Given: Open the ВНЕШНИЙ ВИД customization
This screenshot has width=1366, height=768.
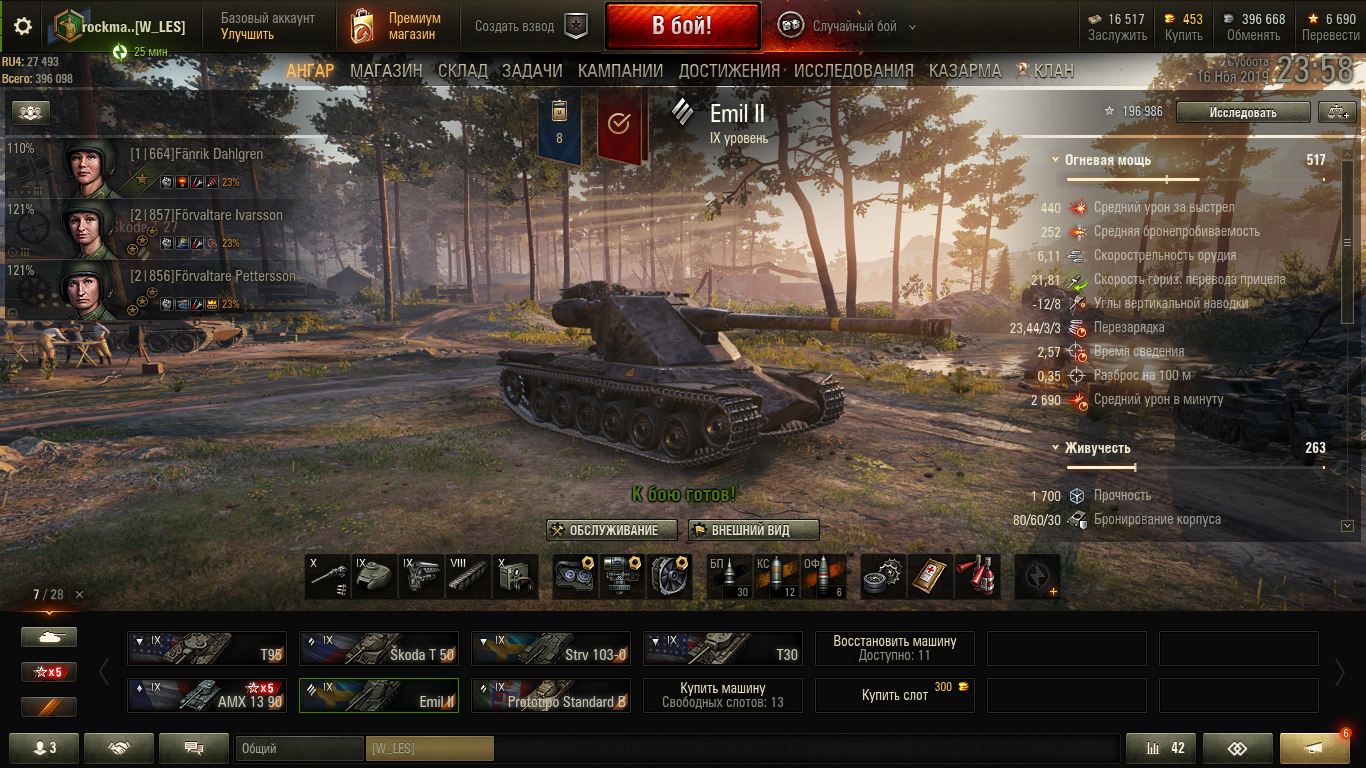Looking at the screenshot, I should pyautogui.click(x=754, y=530).
